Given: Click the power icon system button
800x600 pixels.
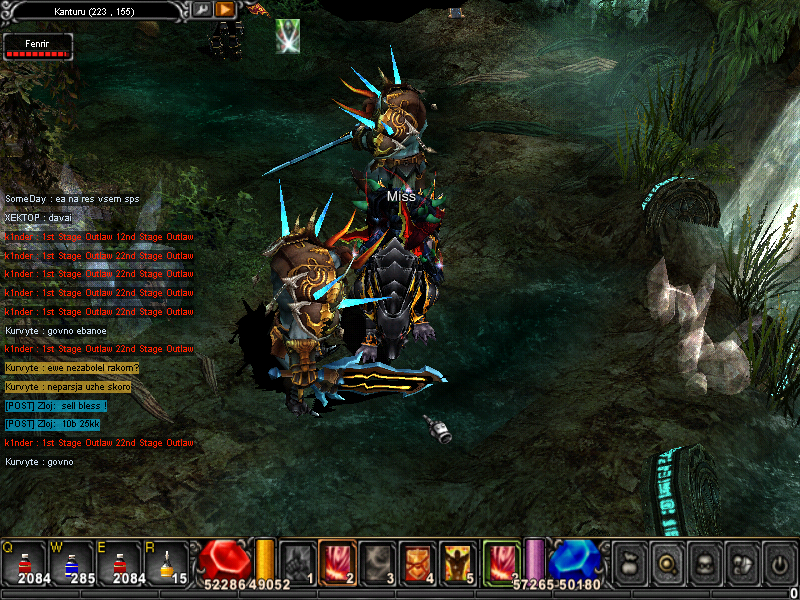Looking at the screenshot, I should [x=778, y=562].
